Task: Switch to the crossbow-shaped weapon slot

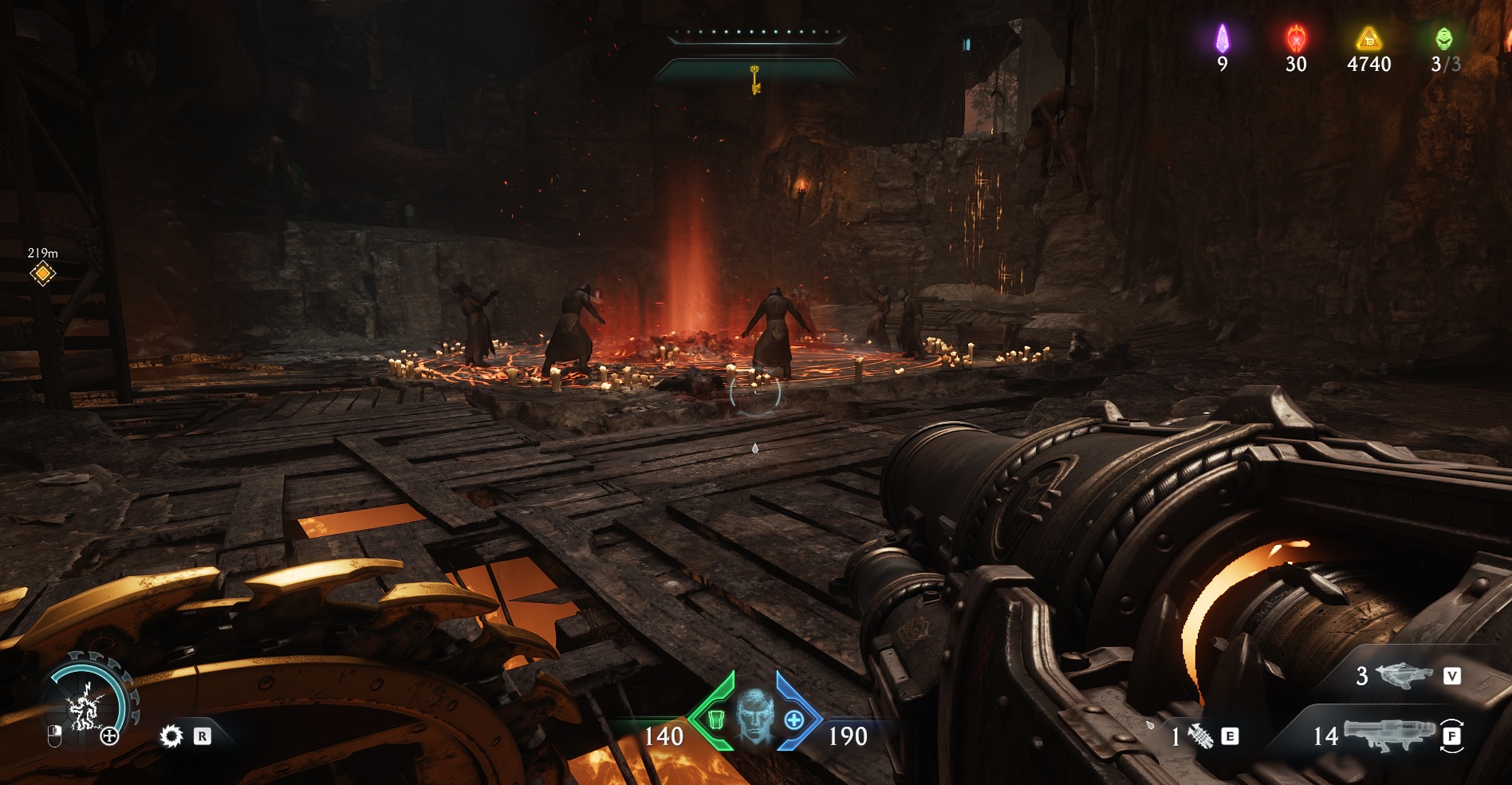Action: [x=1404, y=676]
